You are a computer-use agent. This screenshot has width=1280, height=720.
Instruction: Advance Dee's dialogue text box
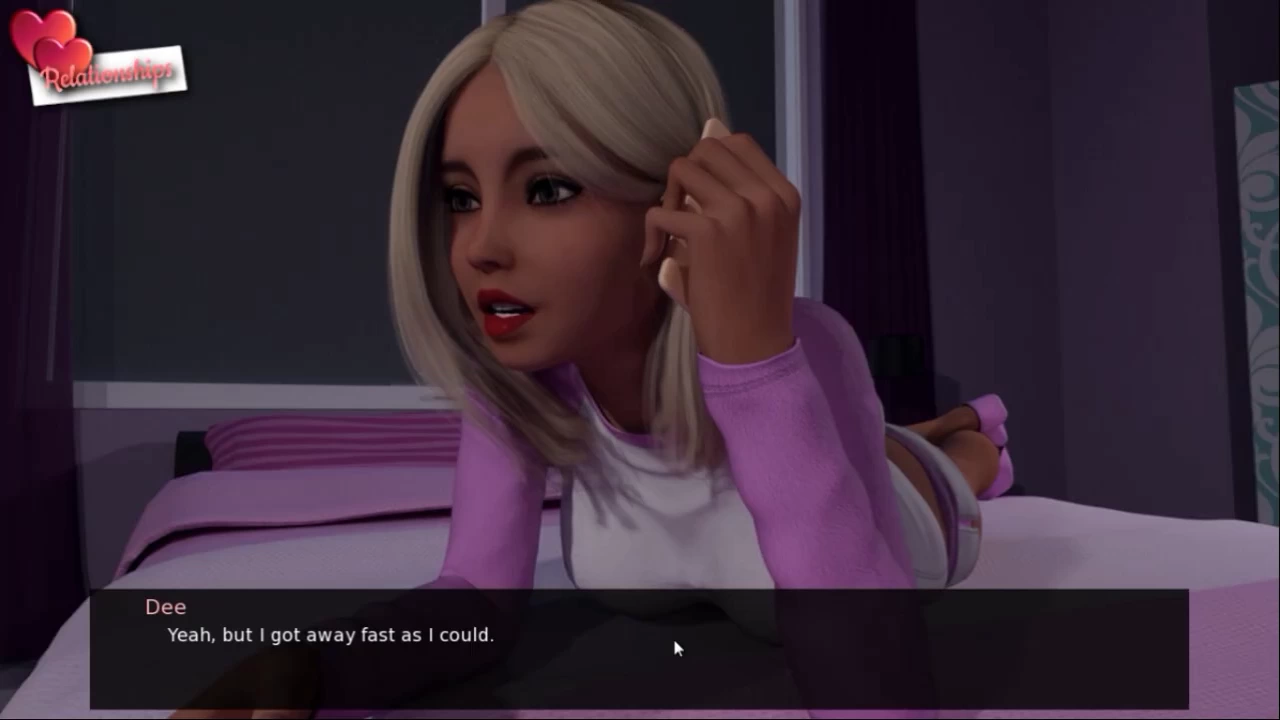pyautogui.click(x=639, y=648)
